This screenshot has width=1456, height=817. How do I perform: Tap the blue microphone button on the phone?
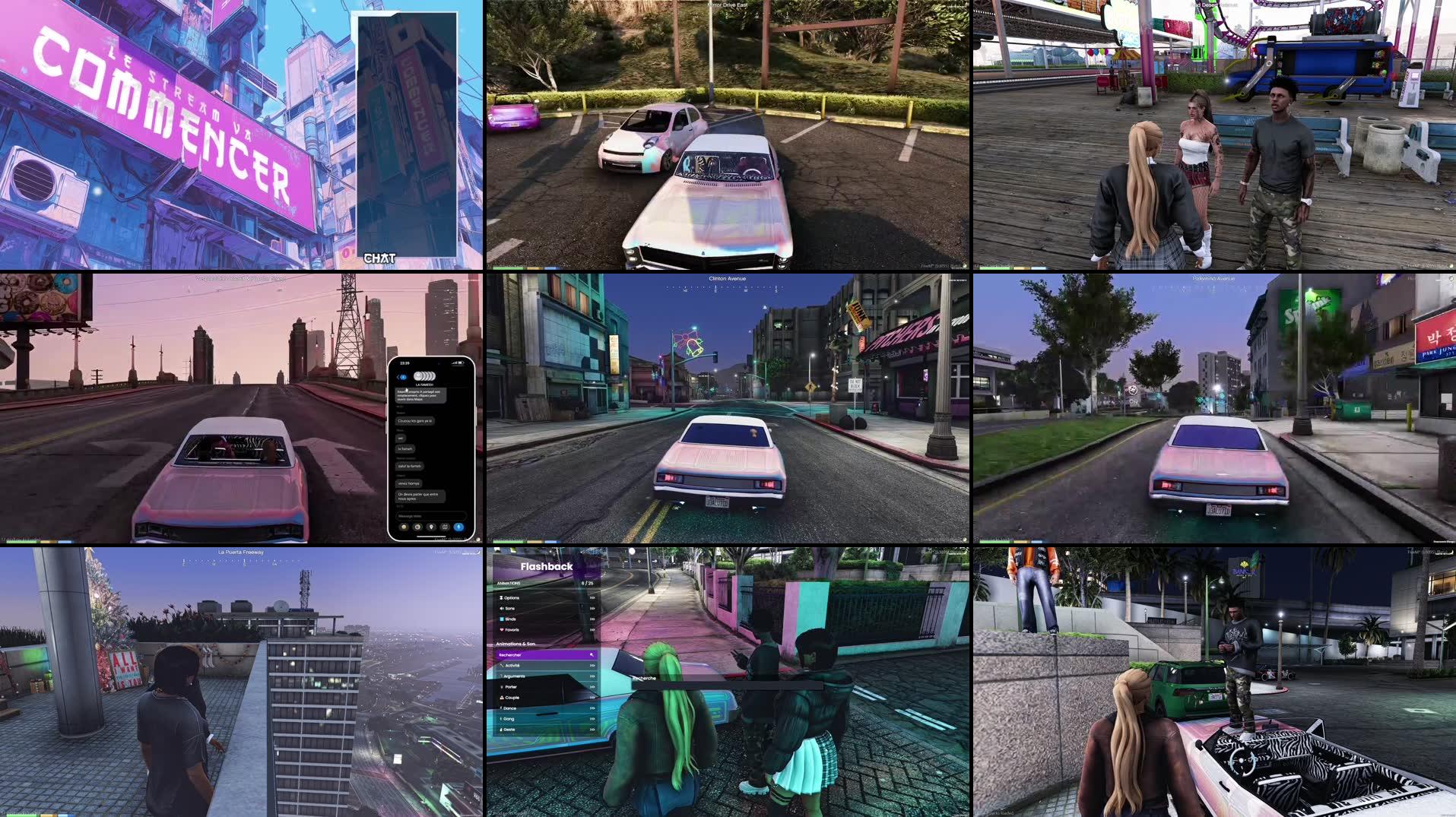click(458, 527)
